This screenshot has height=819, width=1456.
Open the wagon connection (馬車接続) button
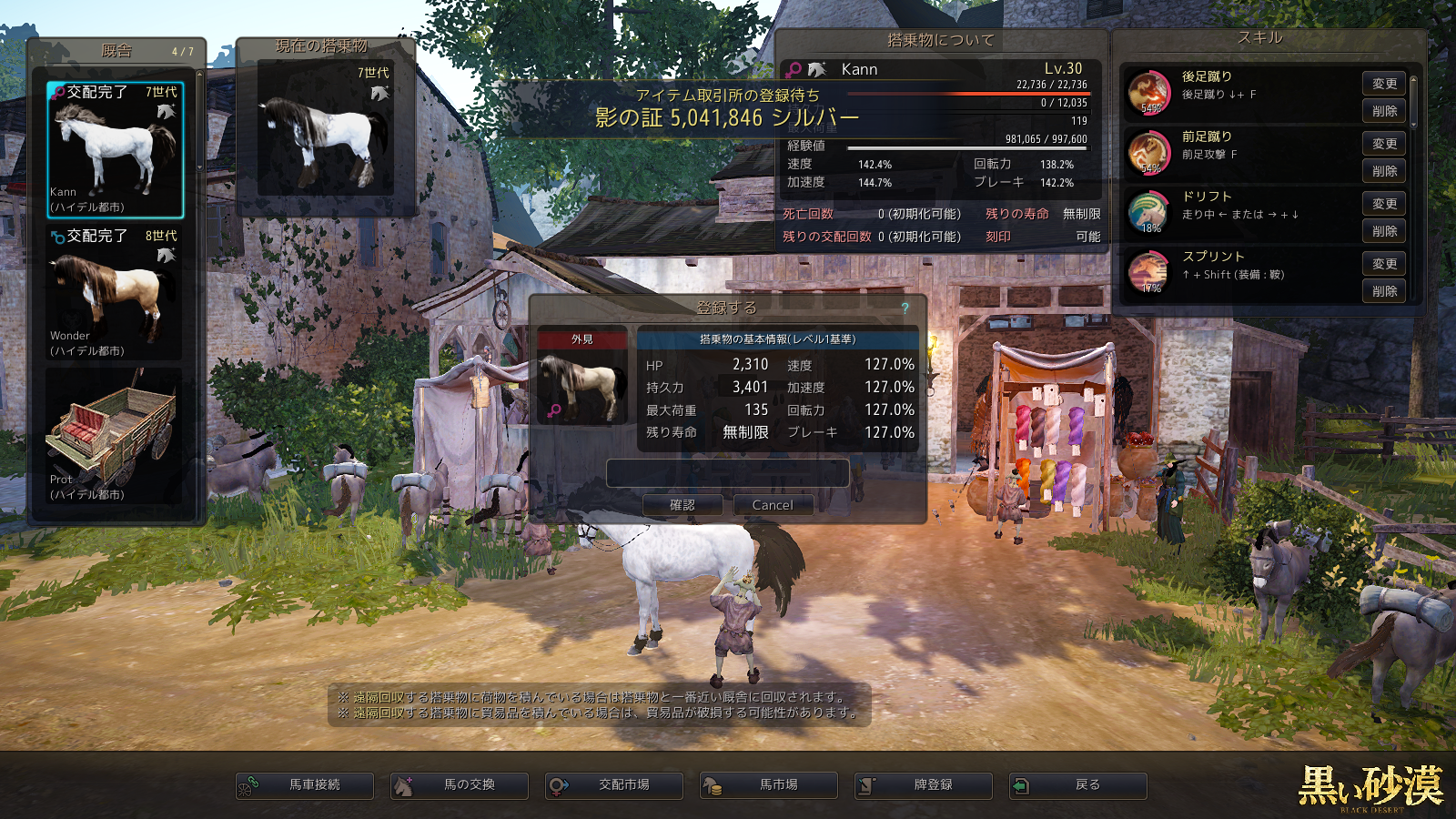pyautogui.click(x=305, y=785)
